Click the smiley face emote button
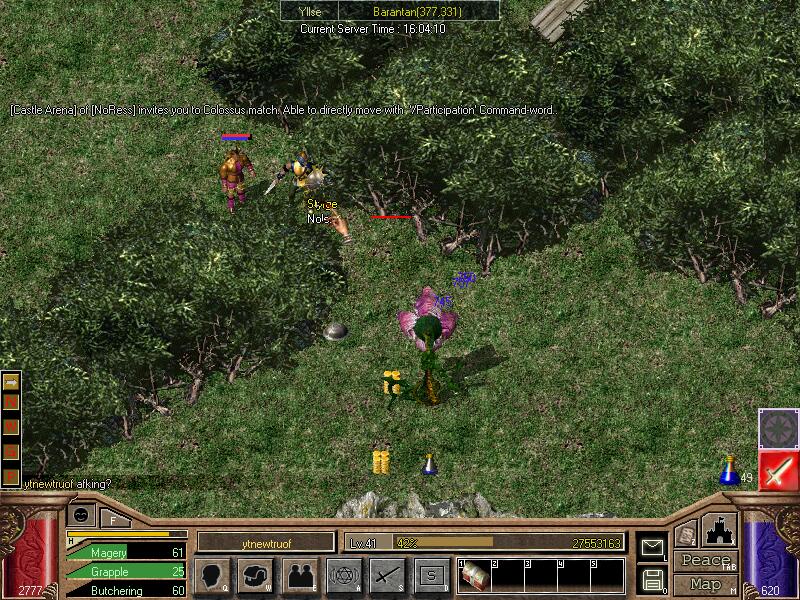800x600 pixels. pos(82,516)
